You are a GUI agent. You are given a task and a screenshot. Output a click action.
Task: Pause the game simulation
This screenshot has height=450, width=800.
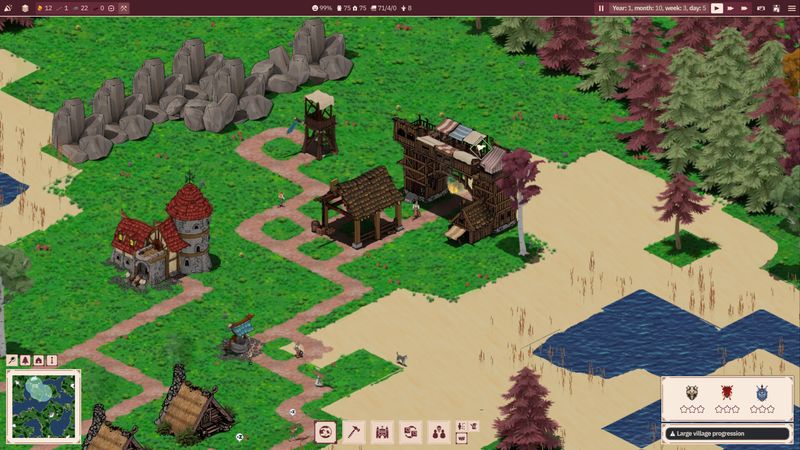[601, 8]
